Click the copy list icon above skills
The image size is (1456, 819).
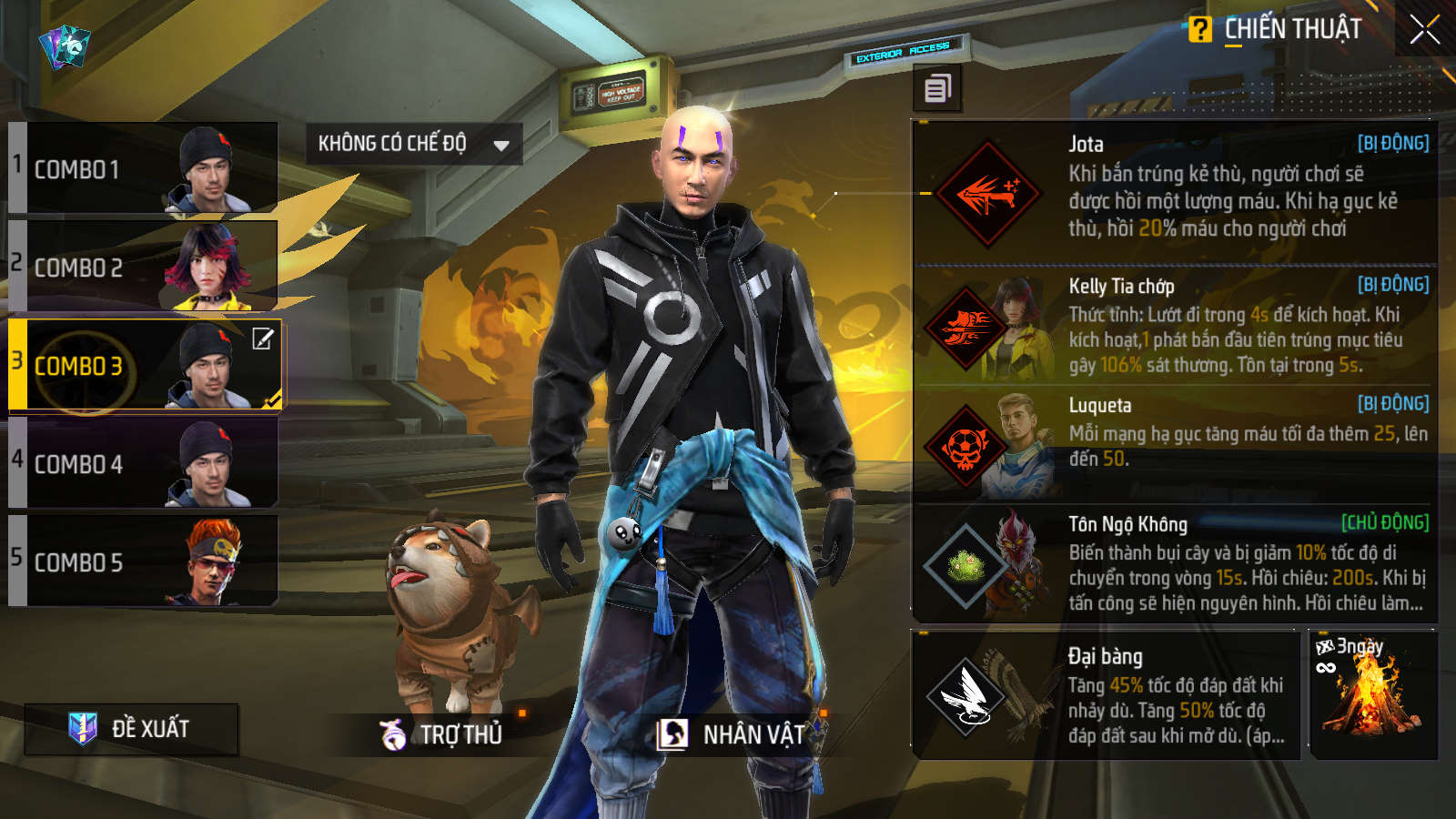[x=937, y=88]
